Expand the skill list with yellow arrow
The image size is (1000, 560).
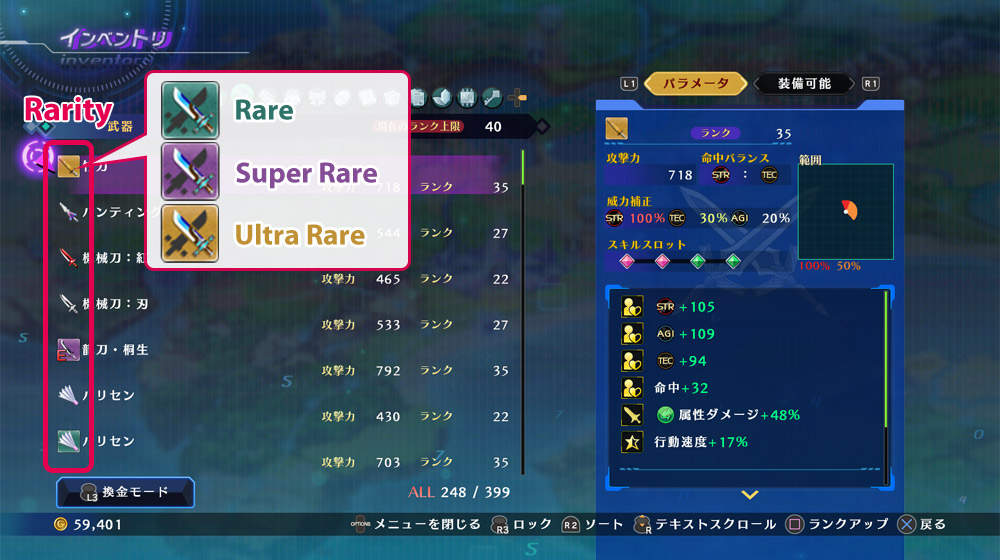point(749,494)
